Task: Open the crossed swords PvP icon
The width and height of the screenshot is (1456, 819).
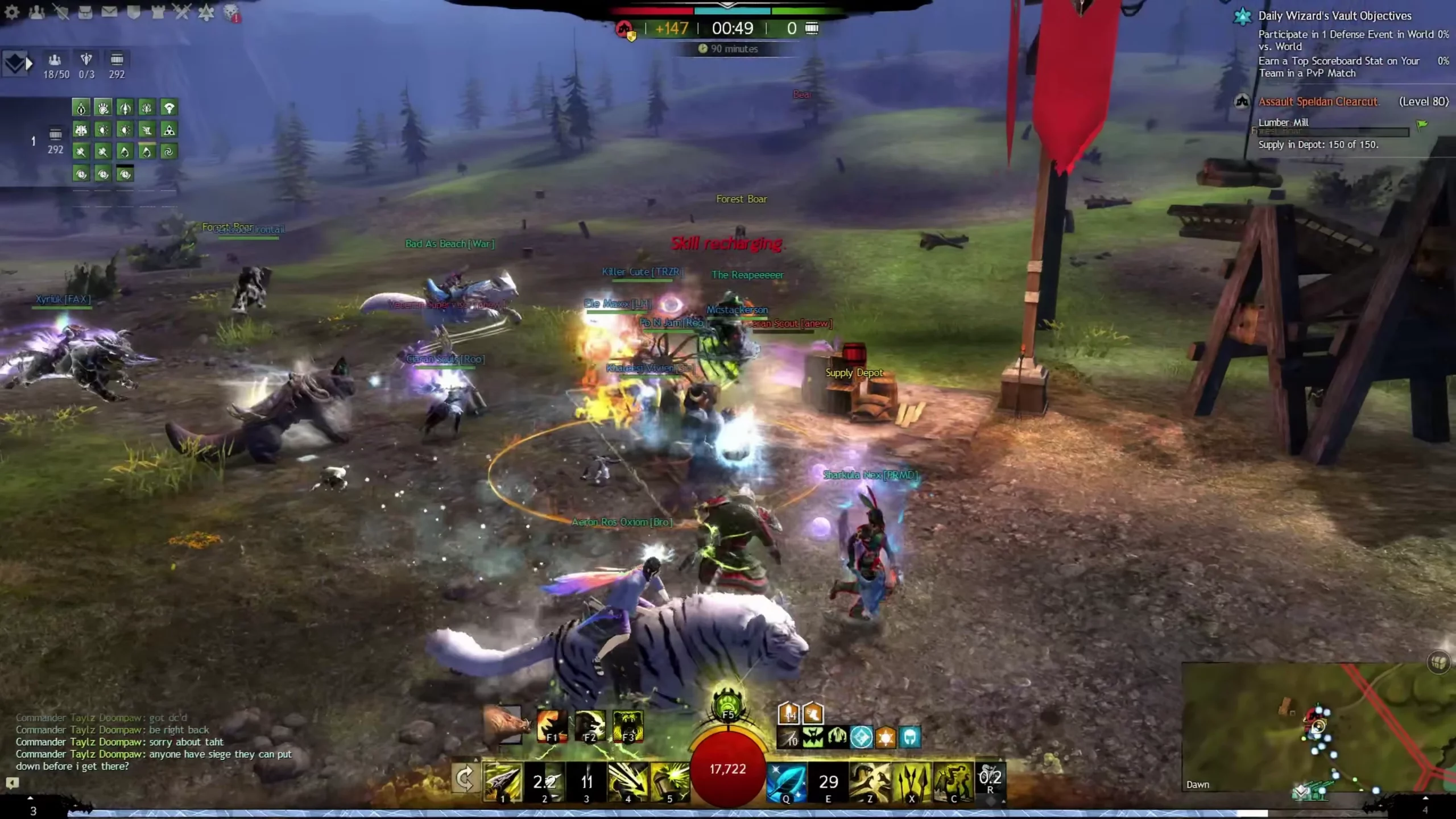Action: point(182,12)
